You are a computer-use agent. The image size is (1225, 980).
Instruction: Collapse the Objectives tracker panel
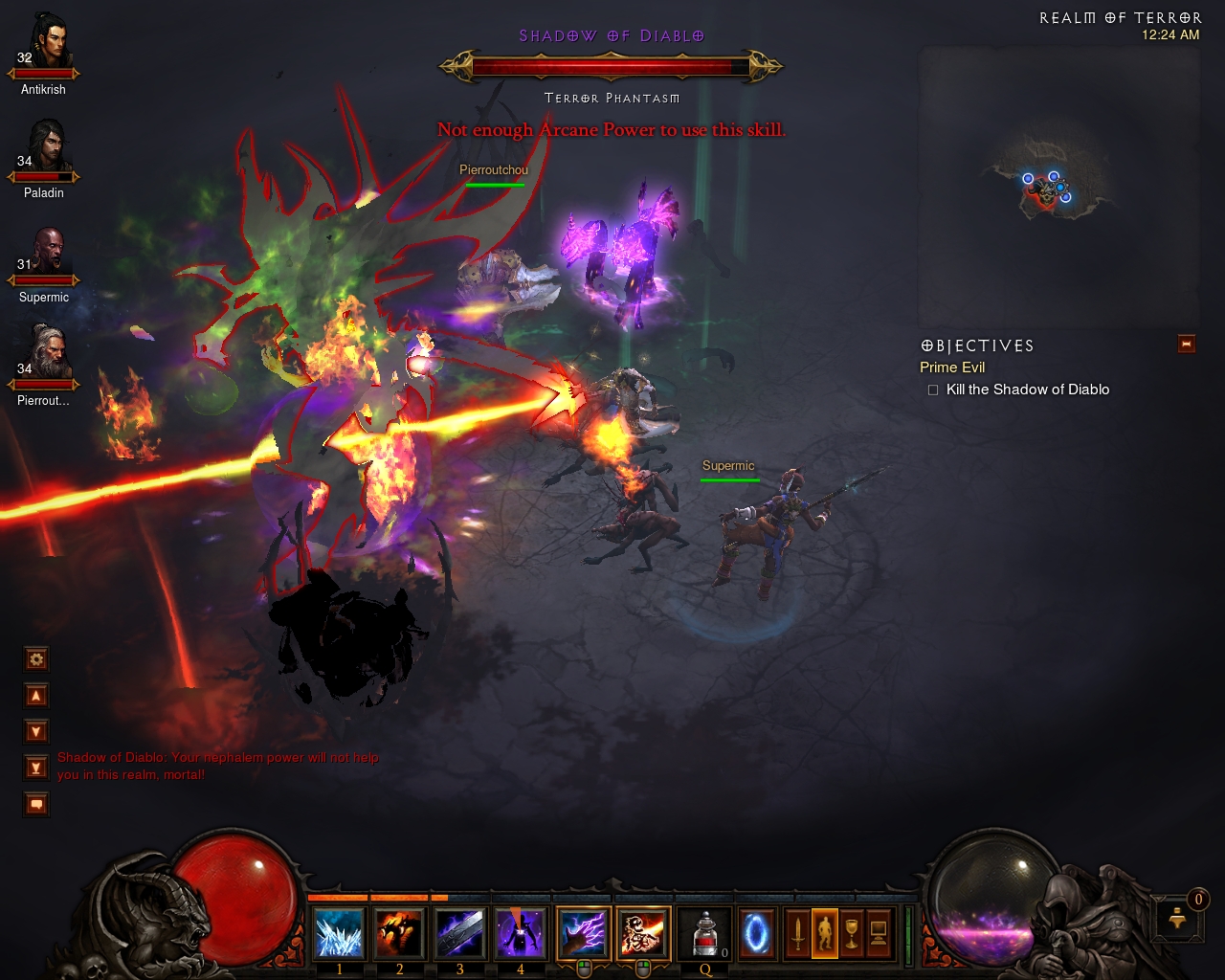coord(1187,344)
